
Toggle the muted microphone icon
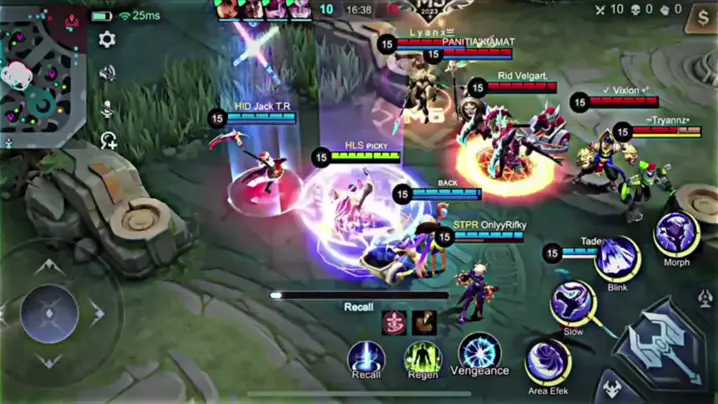pos(107,108)
